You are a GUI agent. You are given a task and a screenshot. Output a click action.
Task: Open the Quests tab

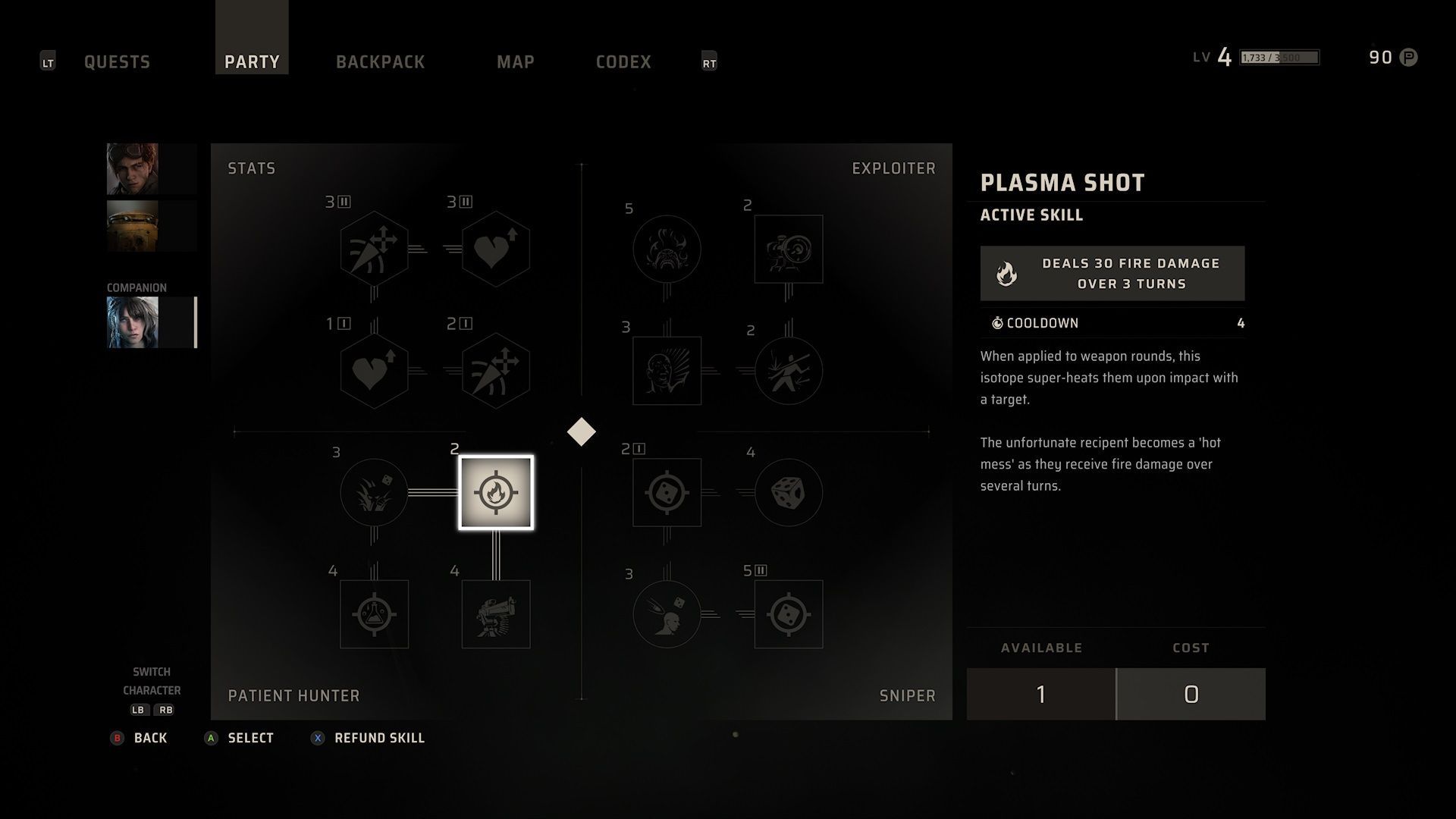click(117, 61)
